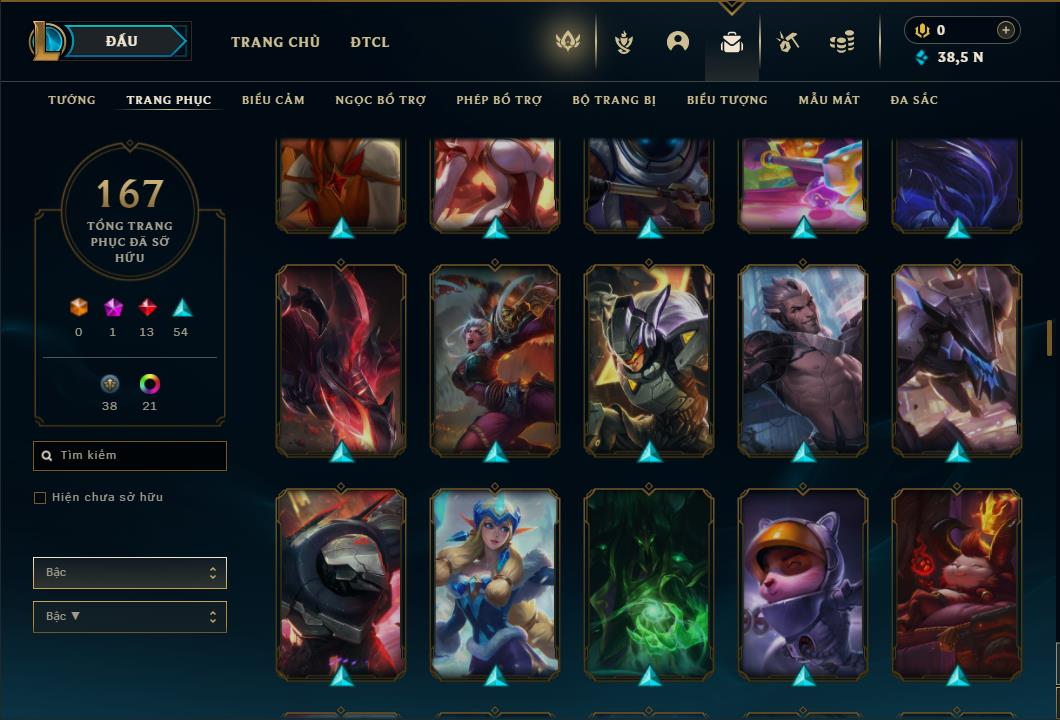This screenshot has width=1060, height=720.
Task: Click the ĐẤU play button
Action: coord(121,41)
